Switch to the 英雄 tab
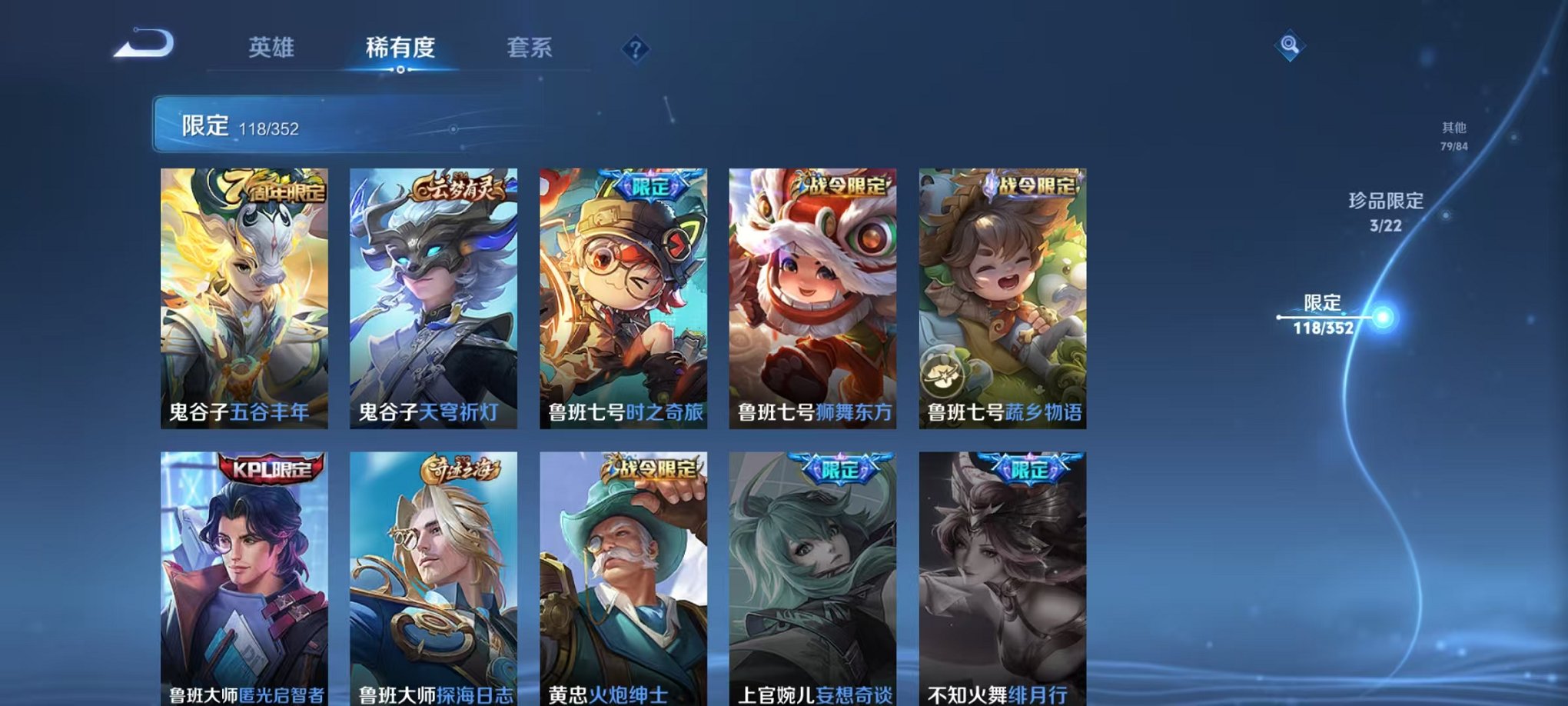Screen dimensions: 1568x706 click(272, 48)
